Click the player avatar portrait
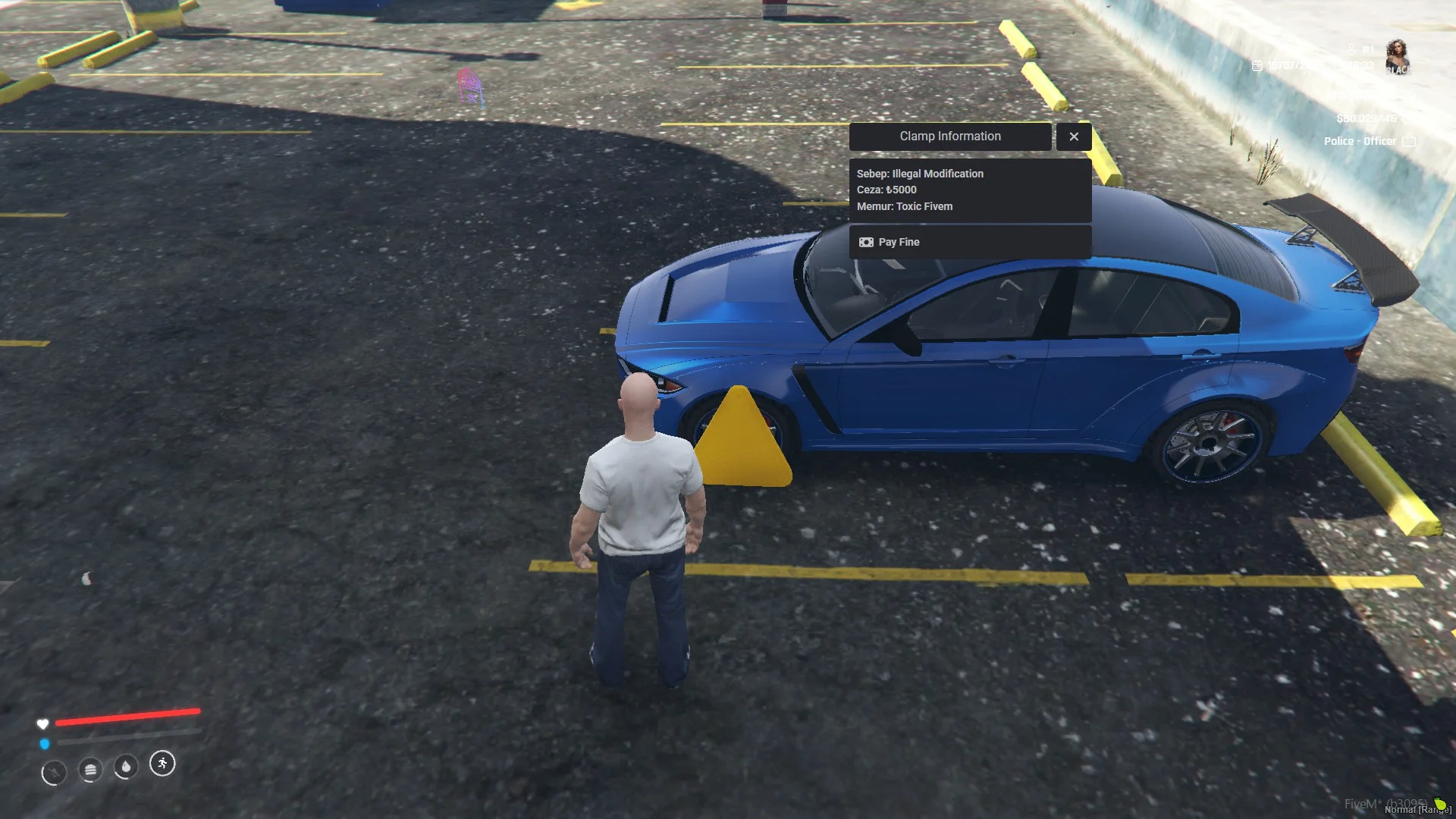The height and width of the screenshot is (819, 1456). (x=1397, y=57)
